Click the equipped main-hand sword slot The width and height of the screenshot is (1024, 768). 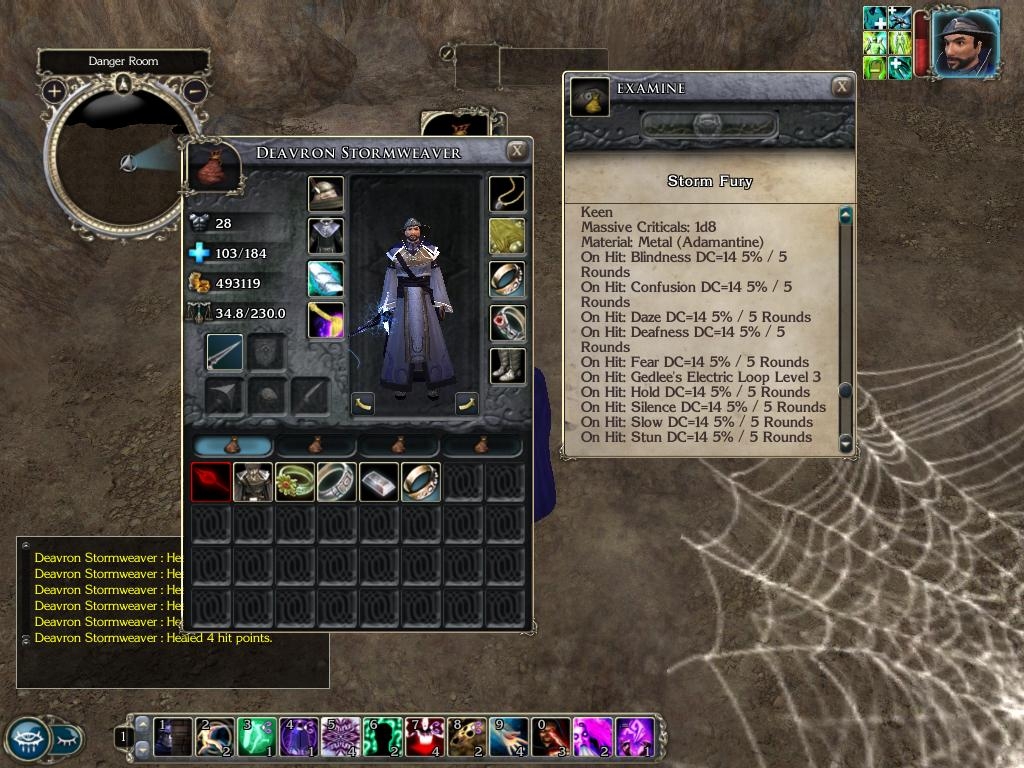tap(225, 352)
